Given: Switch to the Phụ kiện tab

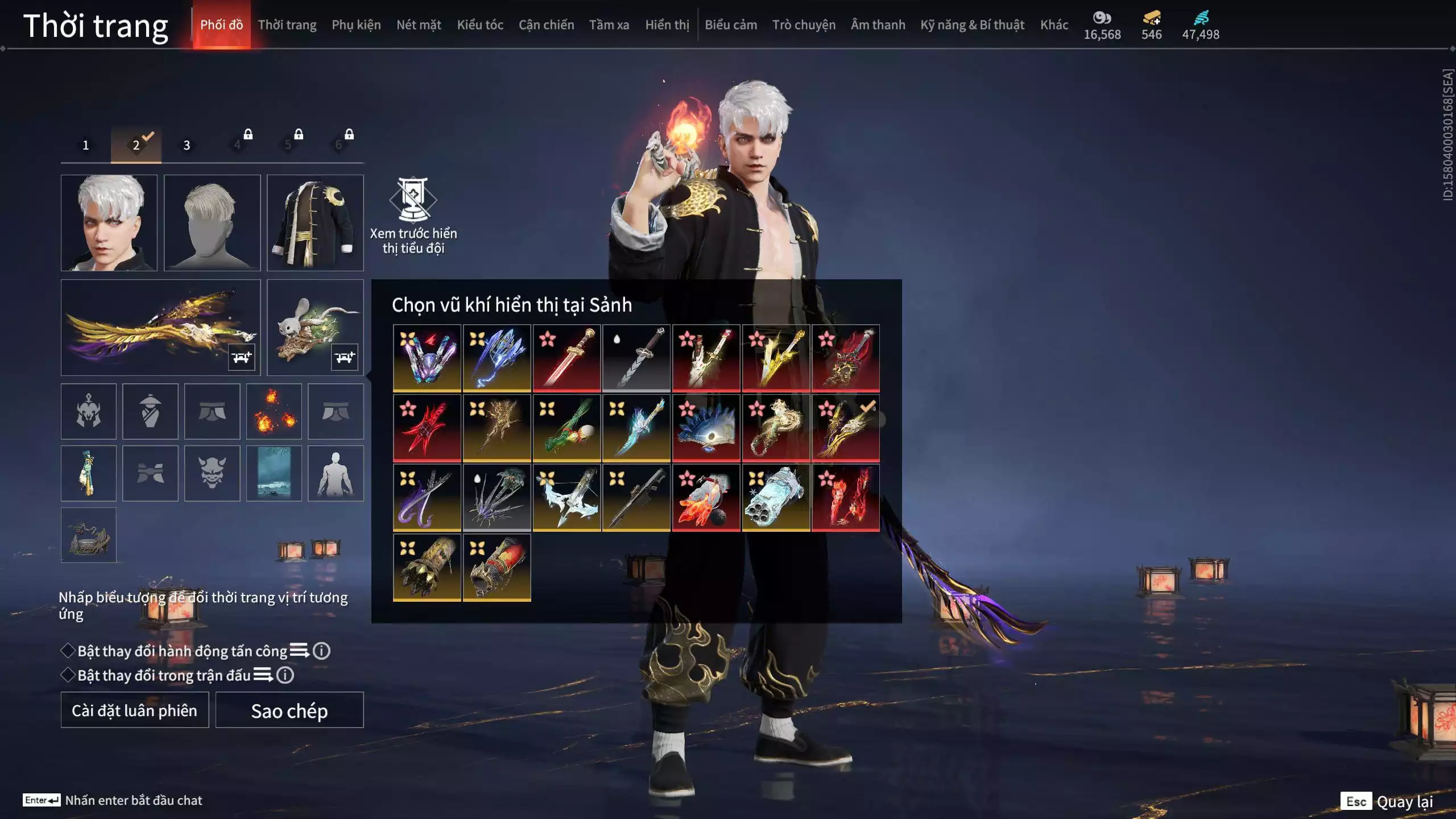Looking at the screenshot, I should pos(356,25).
